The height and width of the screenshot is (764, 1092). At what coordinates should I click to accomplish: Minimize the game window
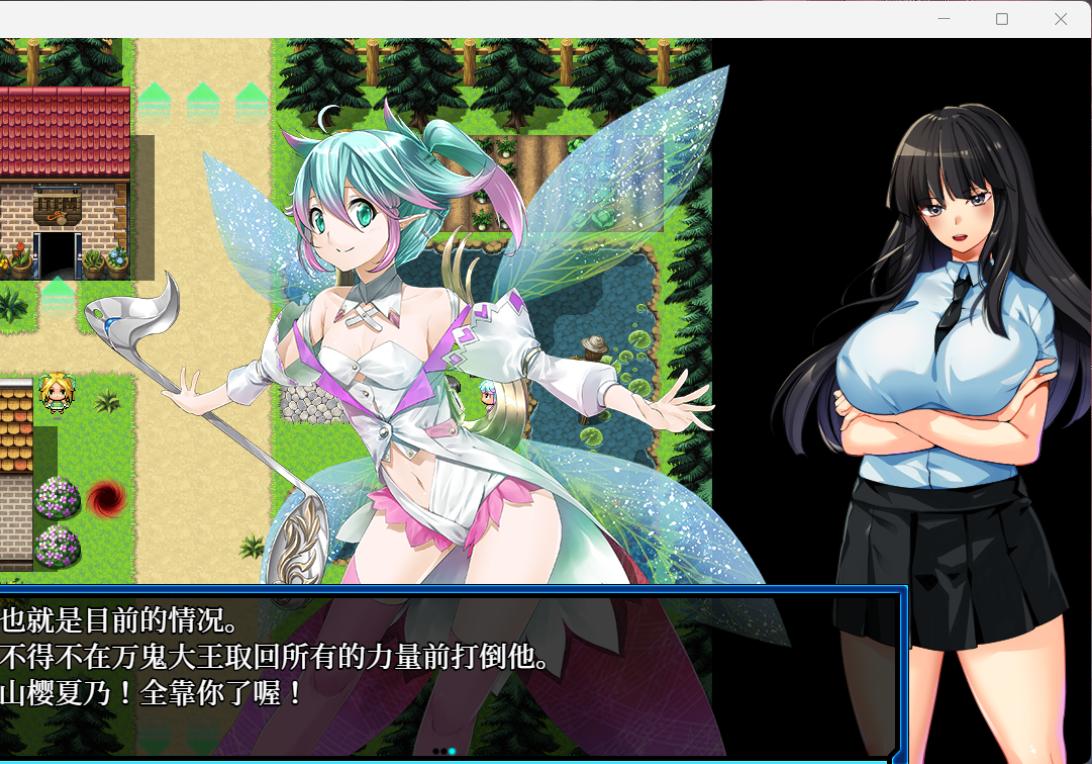pos(944,19)
